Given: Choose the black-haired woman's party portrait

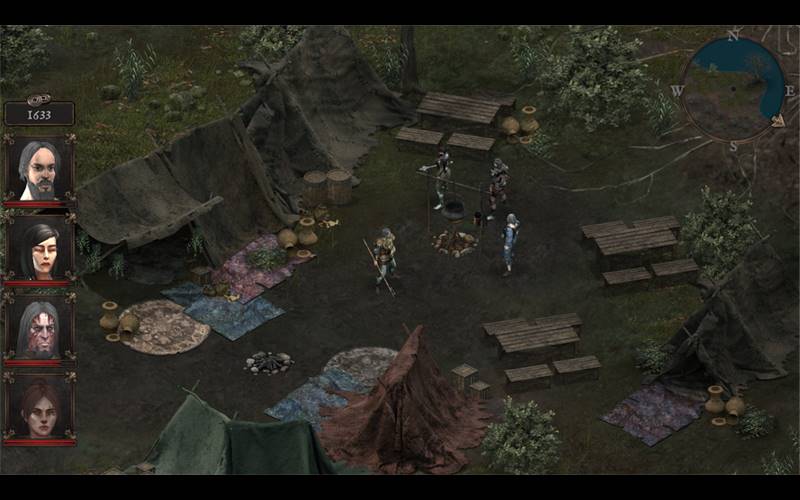Looking at the screenshot, I should 39,248.
